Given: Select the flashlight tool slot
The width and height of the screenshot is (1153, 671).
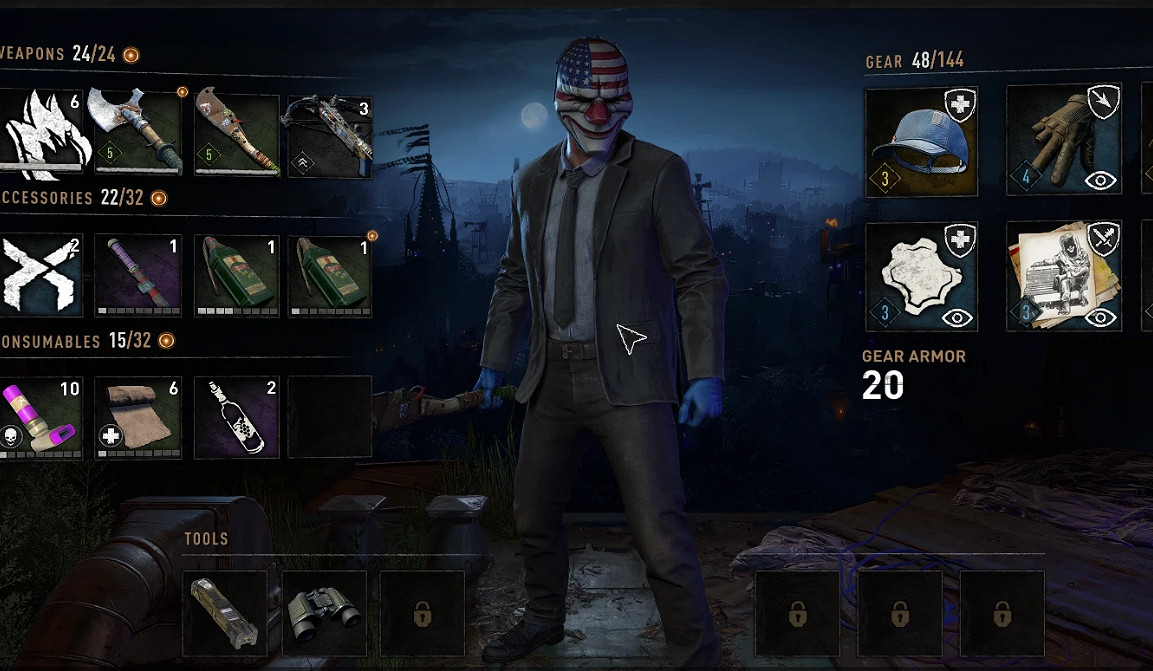Looking at the screenshot, I should click(225, 613).
